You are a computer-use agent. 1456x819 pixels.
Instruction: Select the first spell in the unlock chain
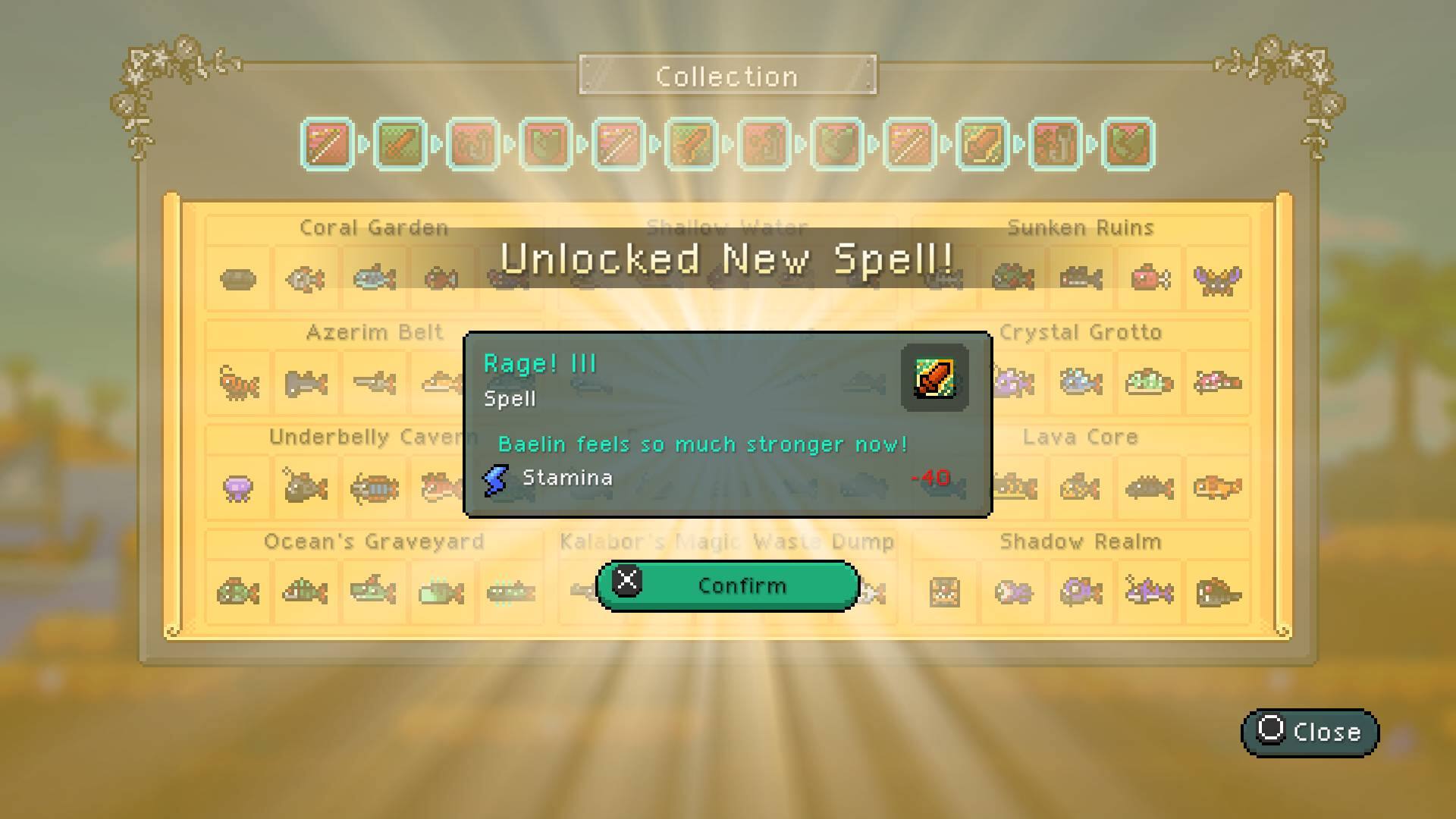pos(326,146)
